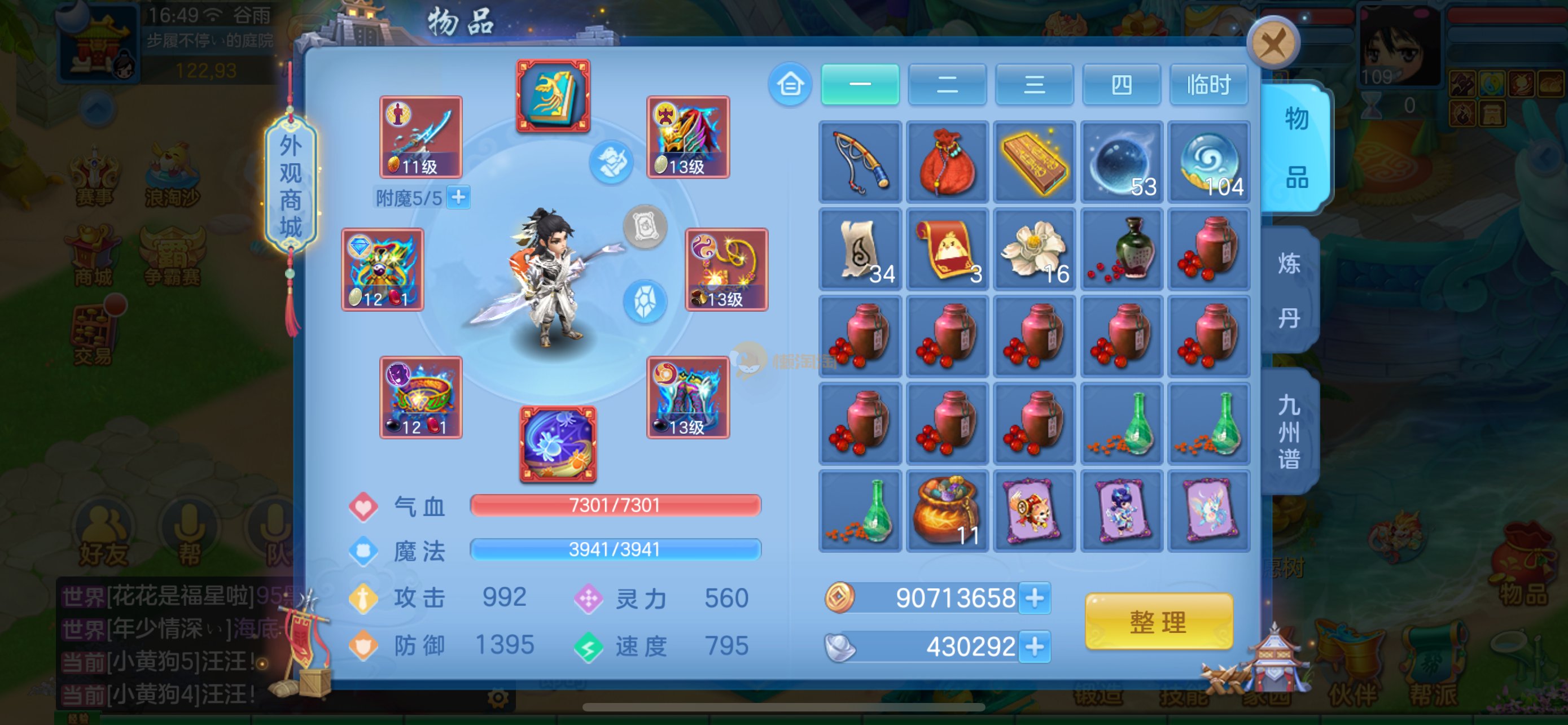
Task: Open the 九州谱 side tab
Action: tap(1290, 431)
